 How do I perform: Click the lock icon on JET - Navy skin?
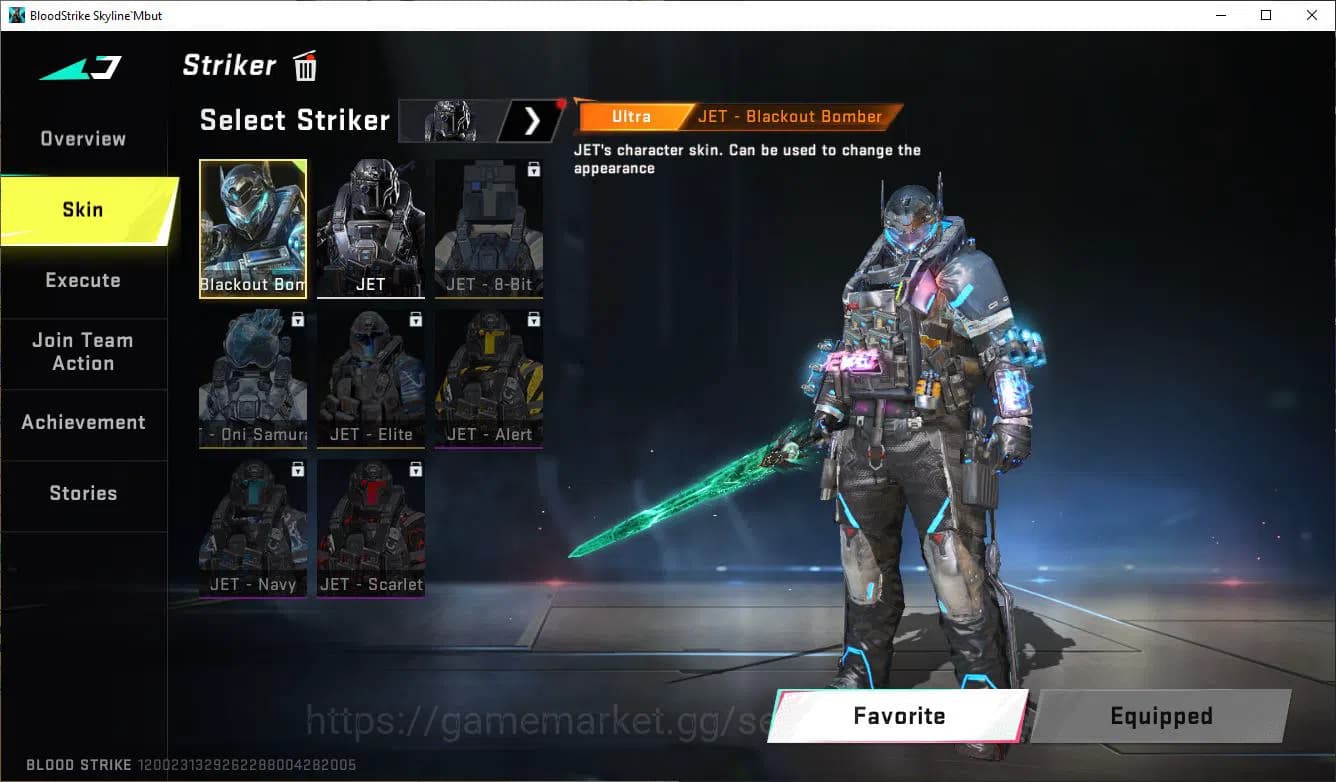coord(297,469)
